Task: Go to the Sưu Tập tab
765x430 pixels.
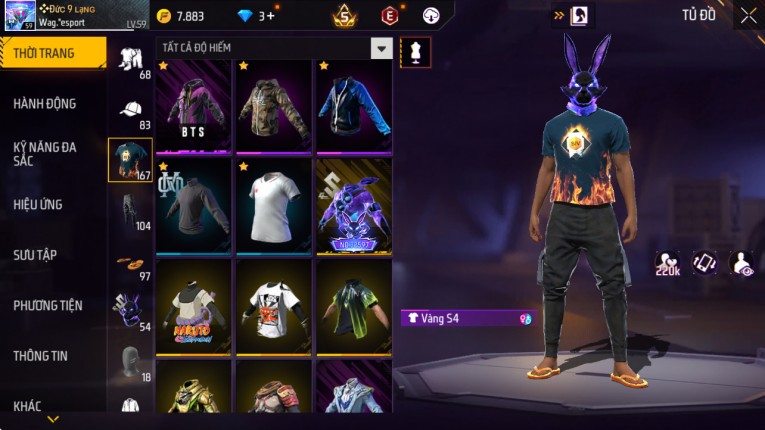Action: click(x=35, y=255)
